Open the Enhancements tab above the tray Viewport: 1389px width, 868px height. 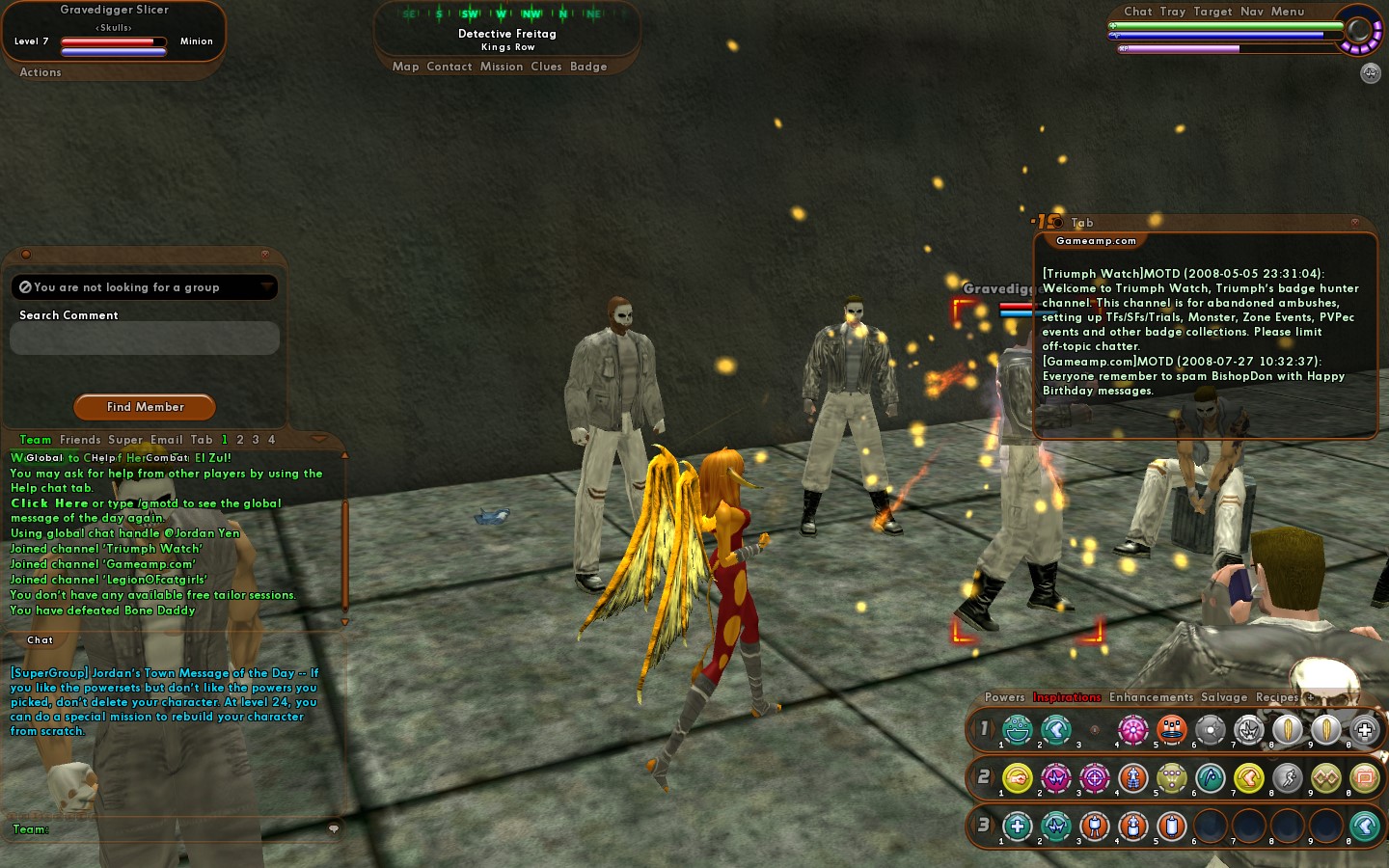coord(1151,697)
